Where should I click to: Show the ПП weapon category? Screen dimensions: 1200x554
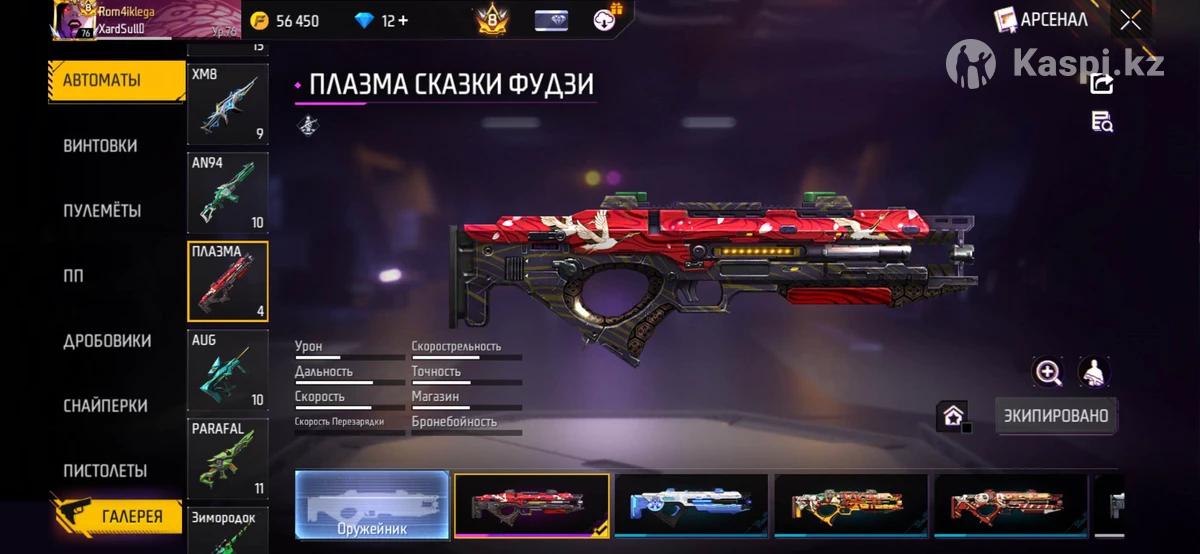[74, 276]
